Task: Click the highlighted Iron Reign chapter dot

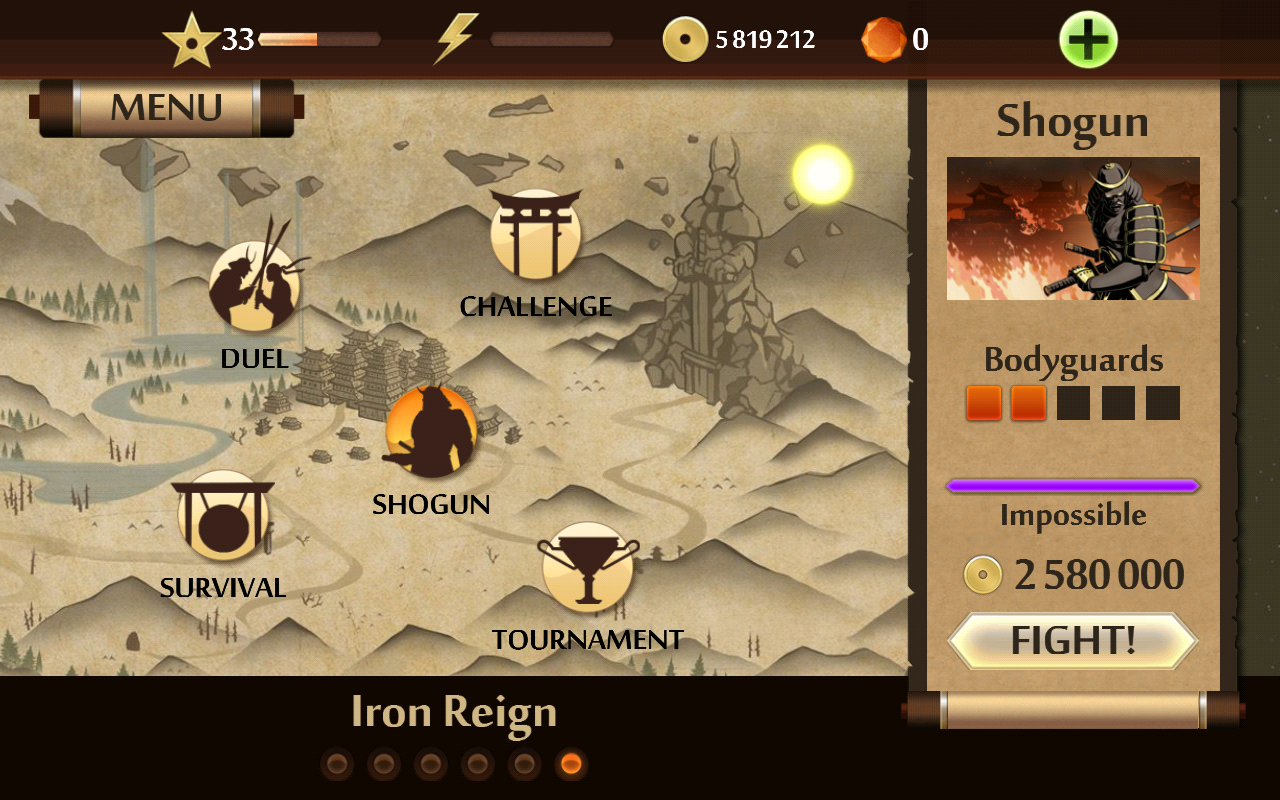Action: (x=571, y=765)
